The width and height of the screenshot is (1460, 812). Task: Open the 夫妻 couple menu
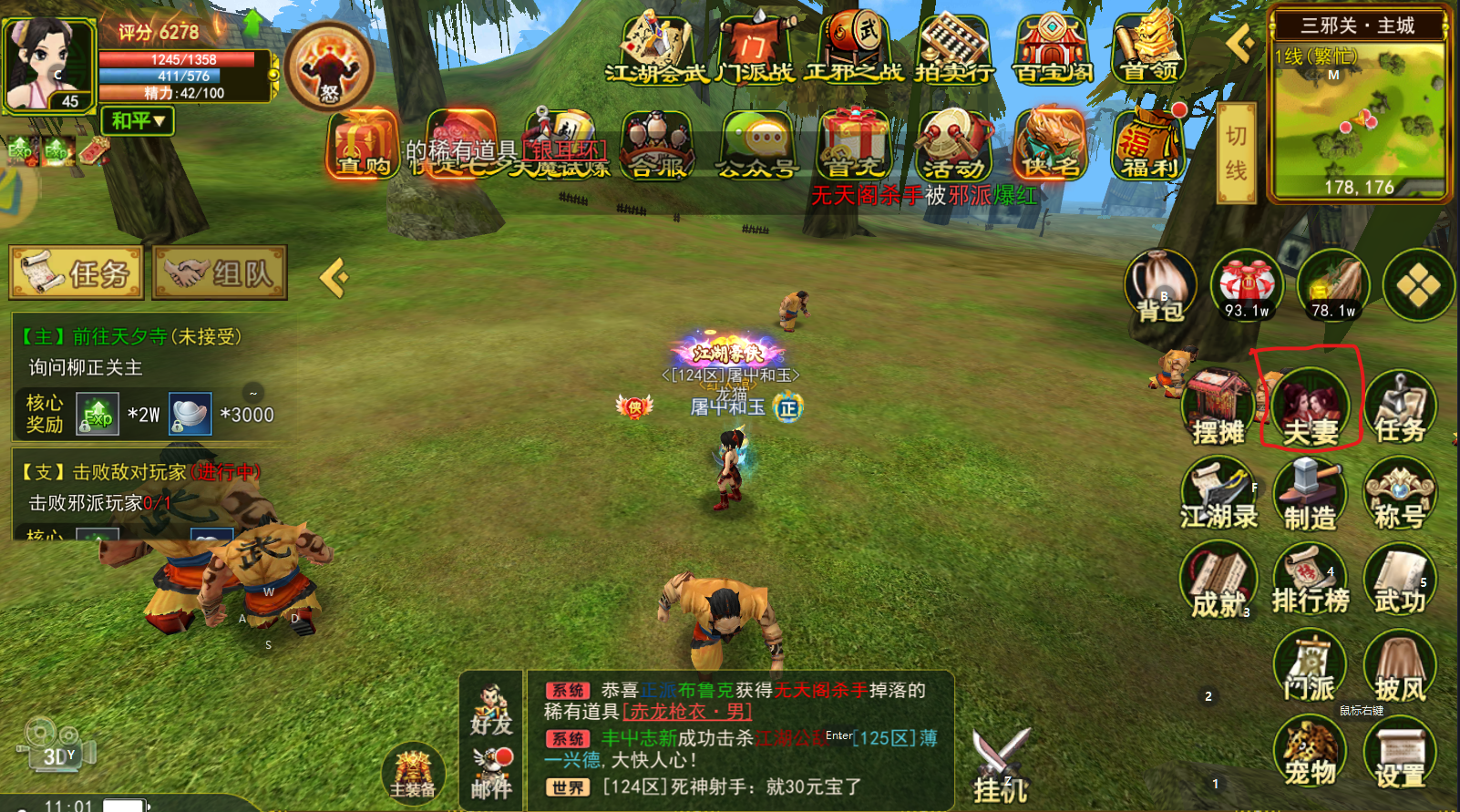click(x=1310, y=406)
